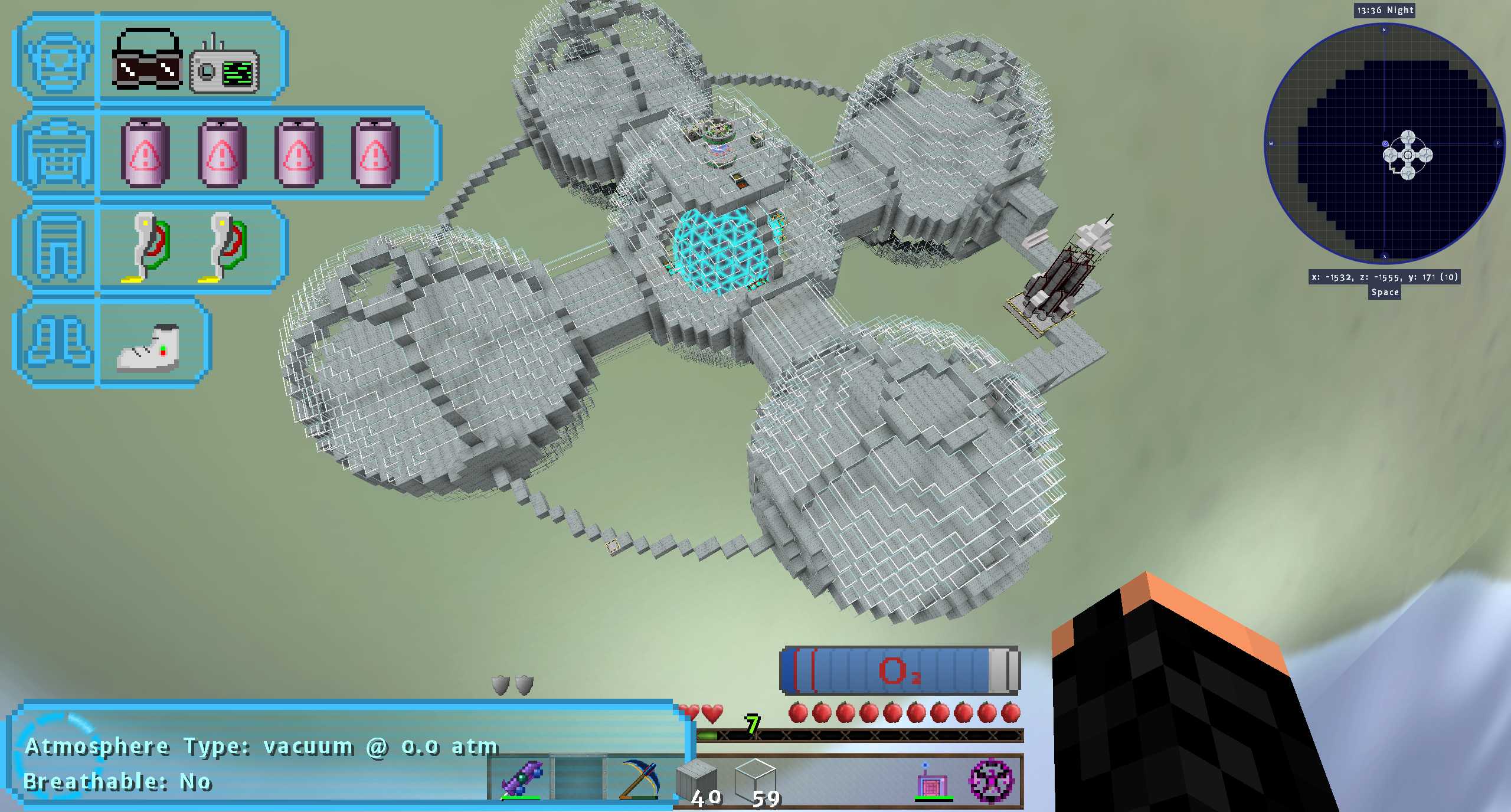
Task: Pick the glass block stack of 59
Action: (755, 779)
